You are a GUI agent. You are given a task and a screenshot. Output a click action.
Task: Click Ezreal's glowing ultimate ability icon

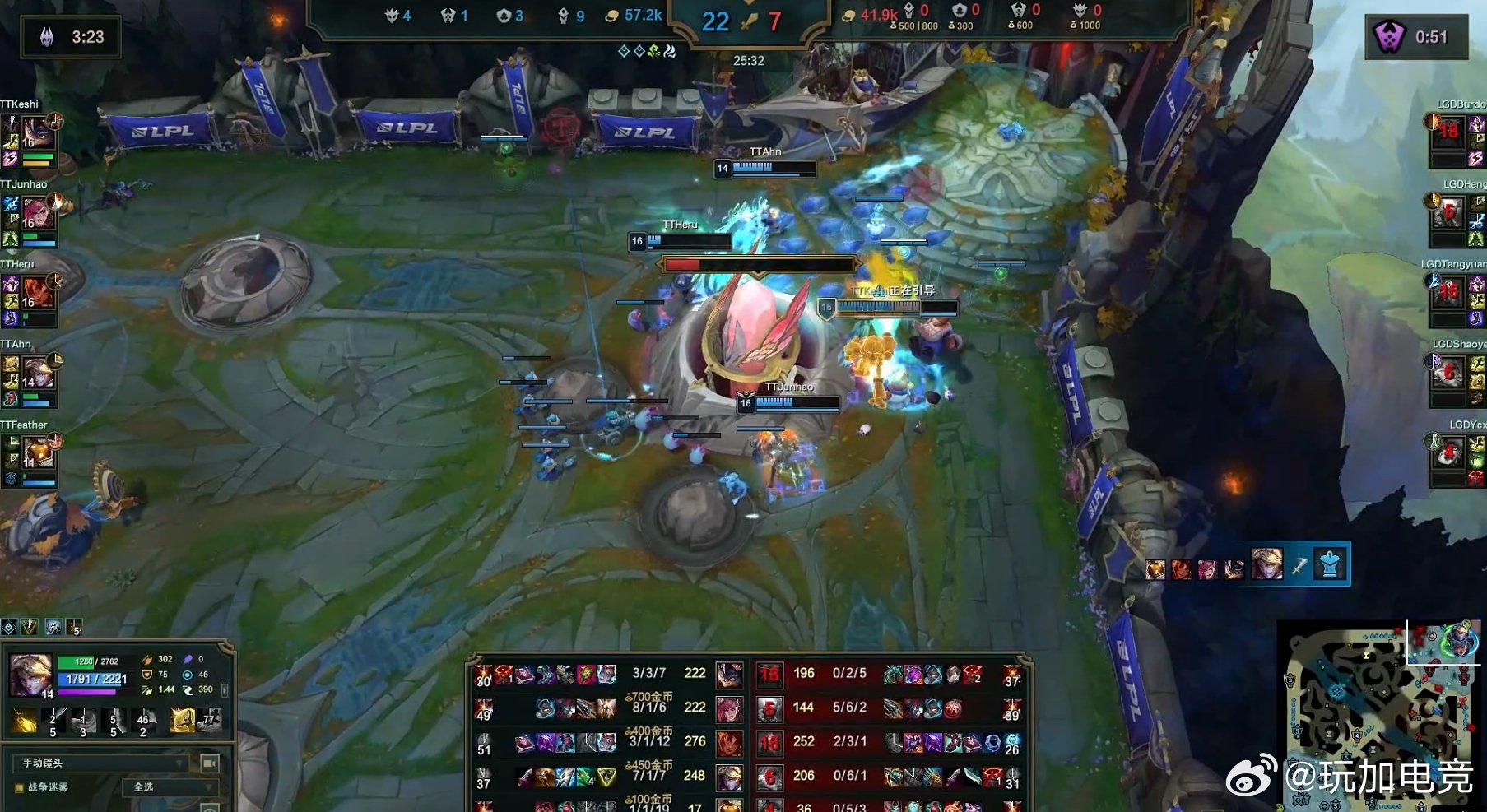(183, 721)
